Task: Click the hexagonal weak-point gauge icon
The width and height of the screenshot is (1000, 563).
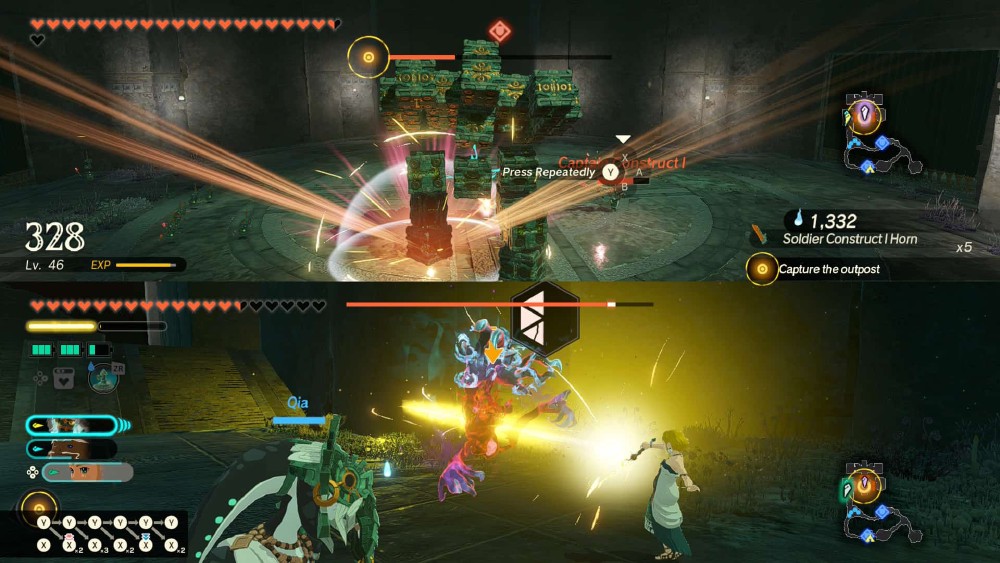Action: tap(544, 320)
